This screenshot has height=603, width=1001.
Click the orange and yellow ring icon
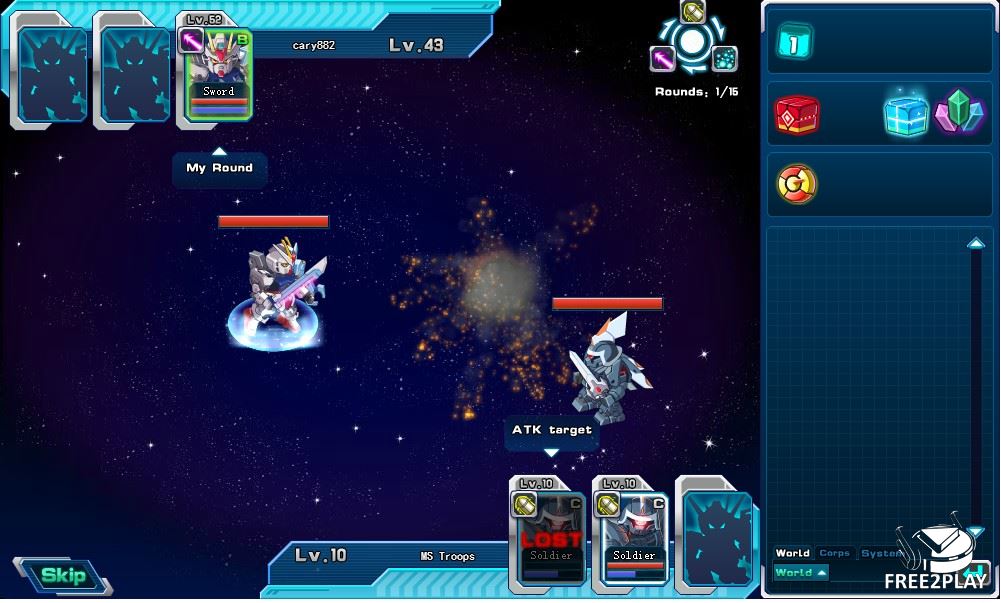click(796, 184)
